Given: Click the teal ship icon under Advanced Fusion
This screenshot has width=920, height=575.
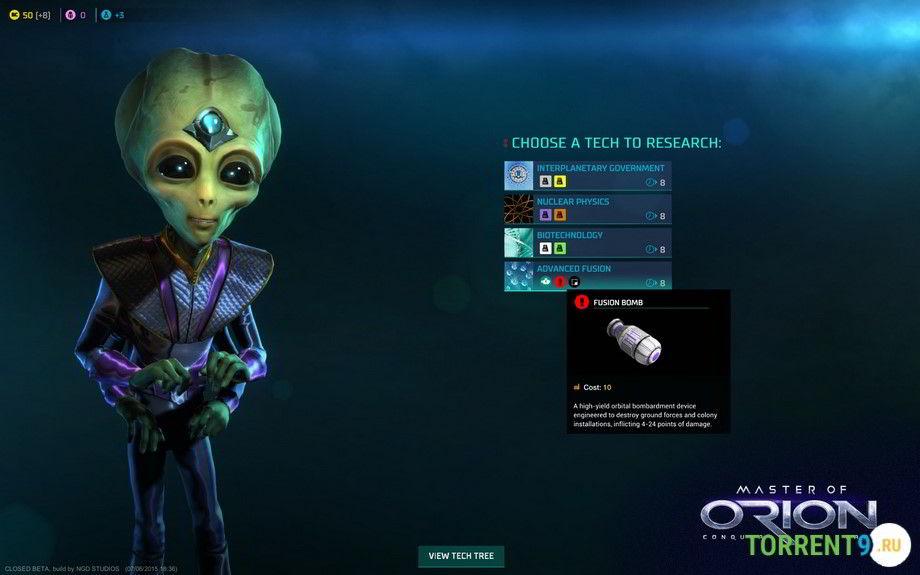Looking at the screenshot, I should pyautogui.click(x=545, y=282).
